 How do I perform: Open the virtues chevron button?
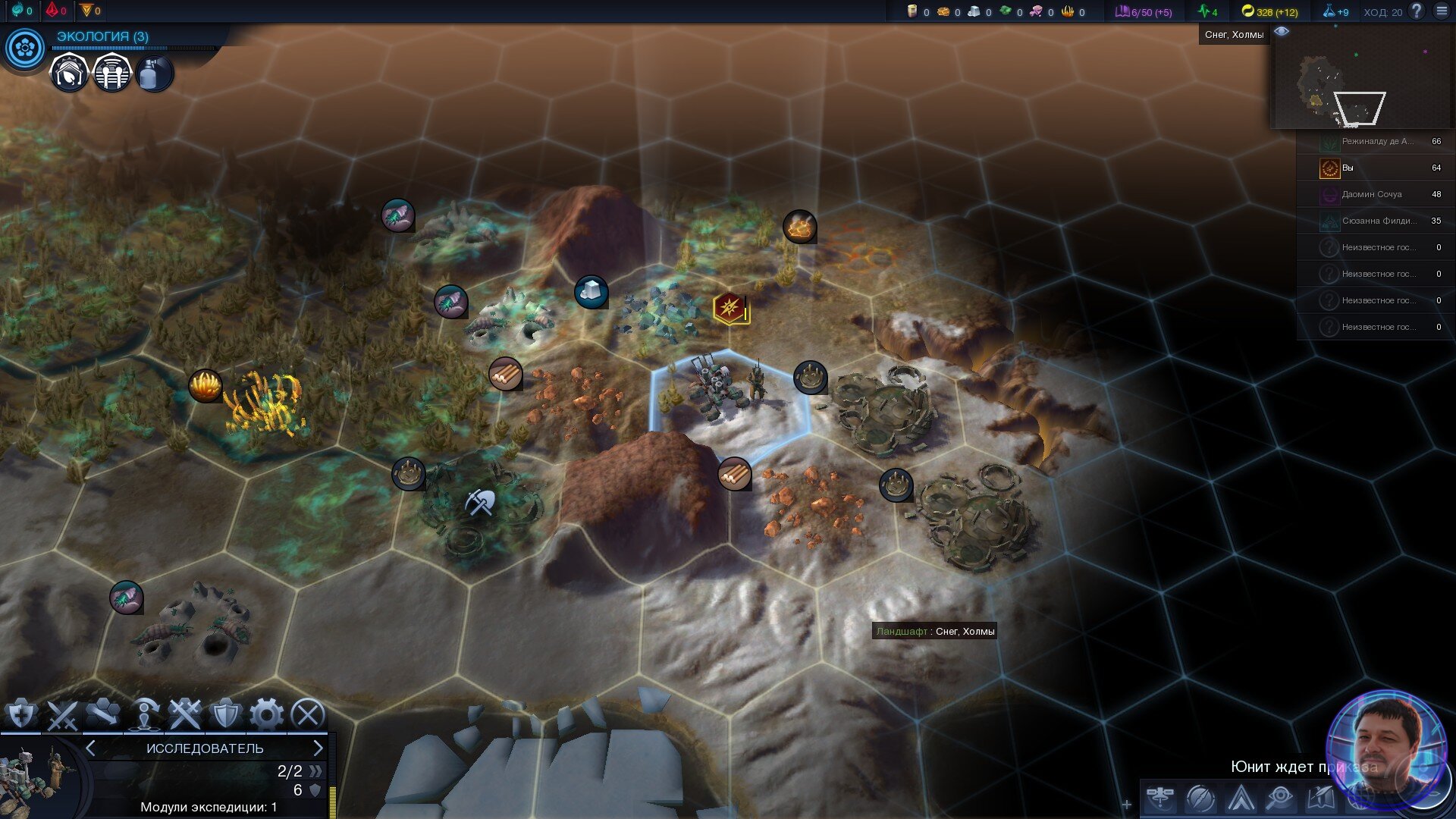coord(1241,799)
